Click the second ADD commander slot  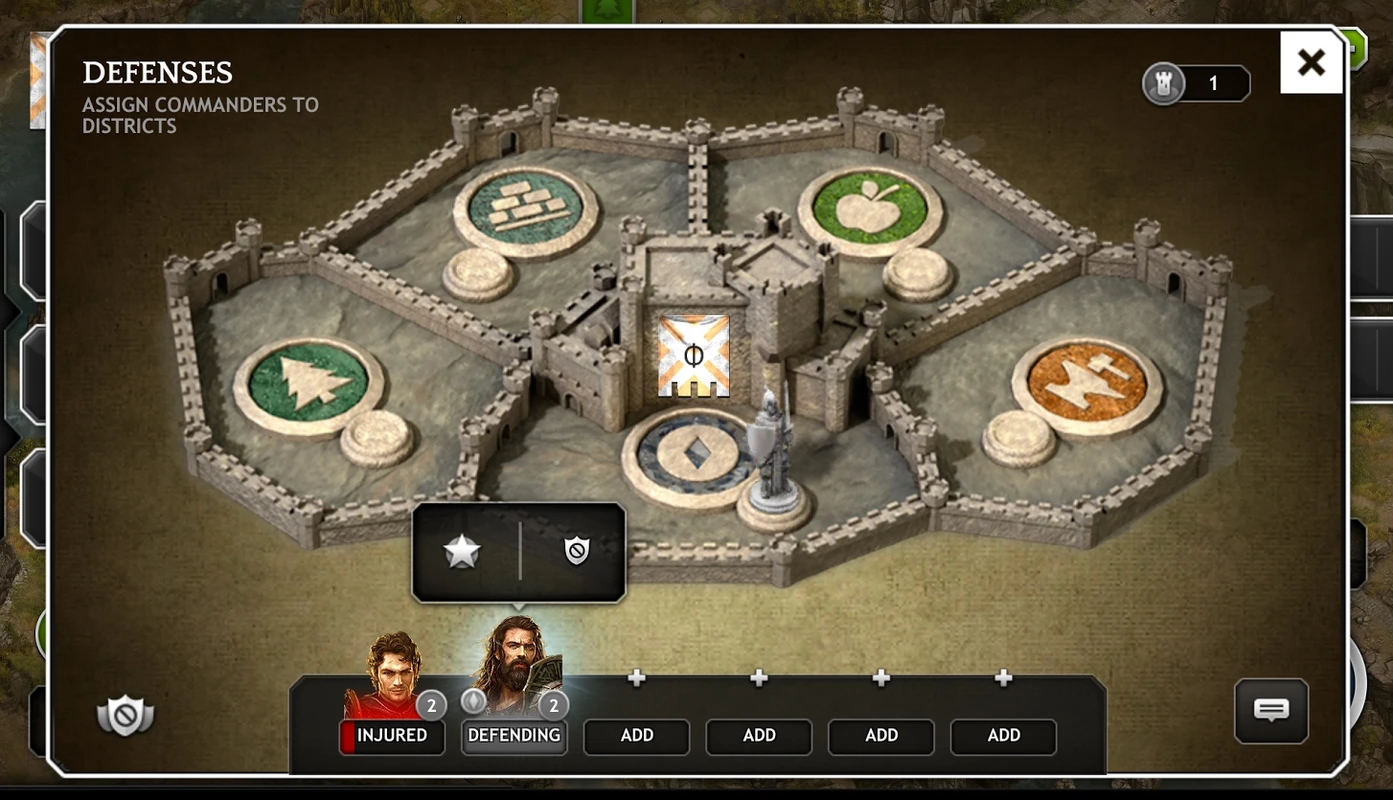(758, 736)
